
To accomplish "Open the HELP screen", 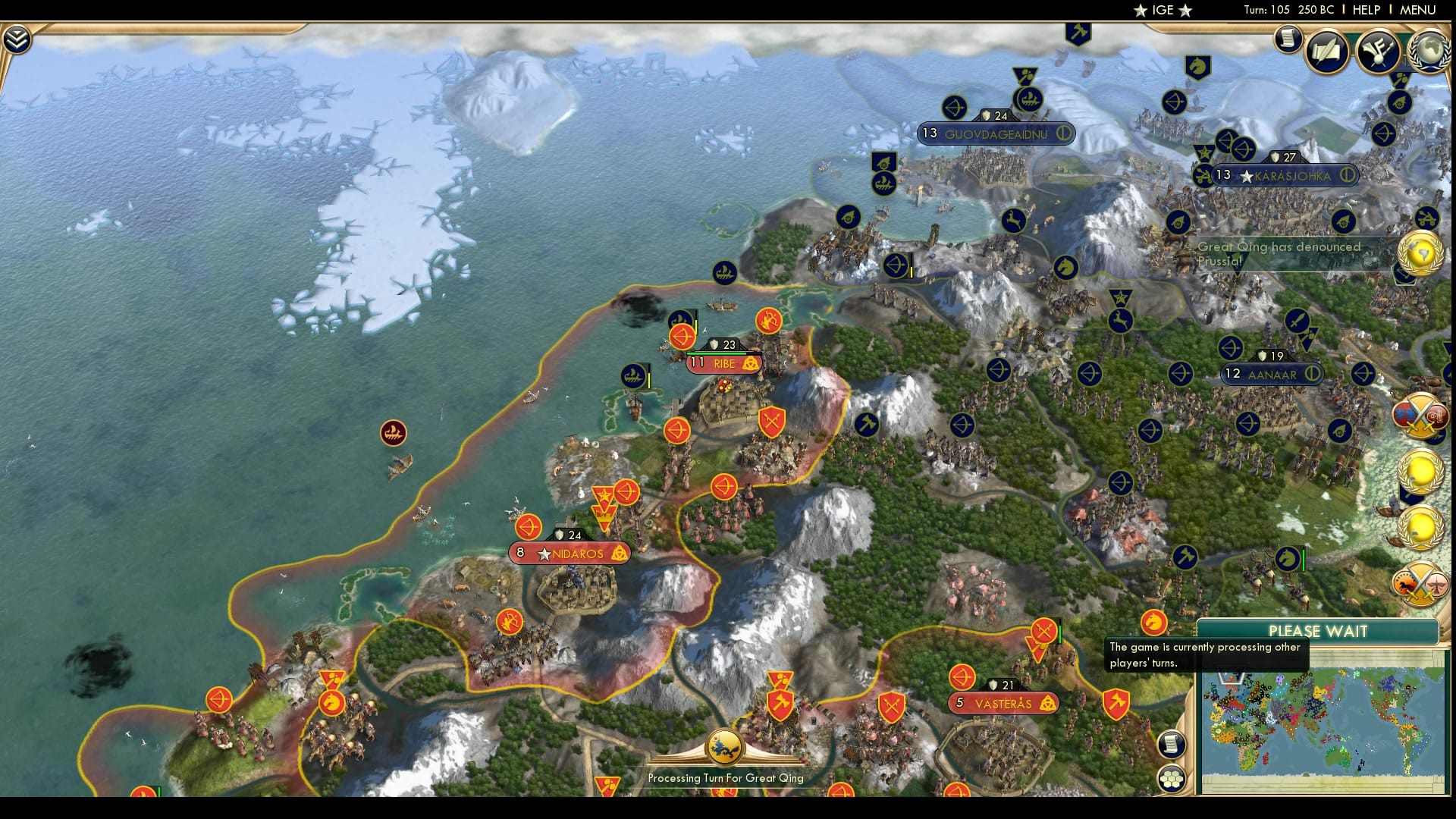I will [x=1365, y=10].
